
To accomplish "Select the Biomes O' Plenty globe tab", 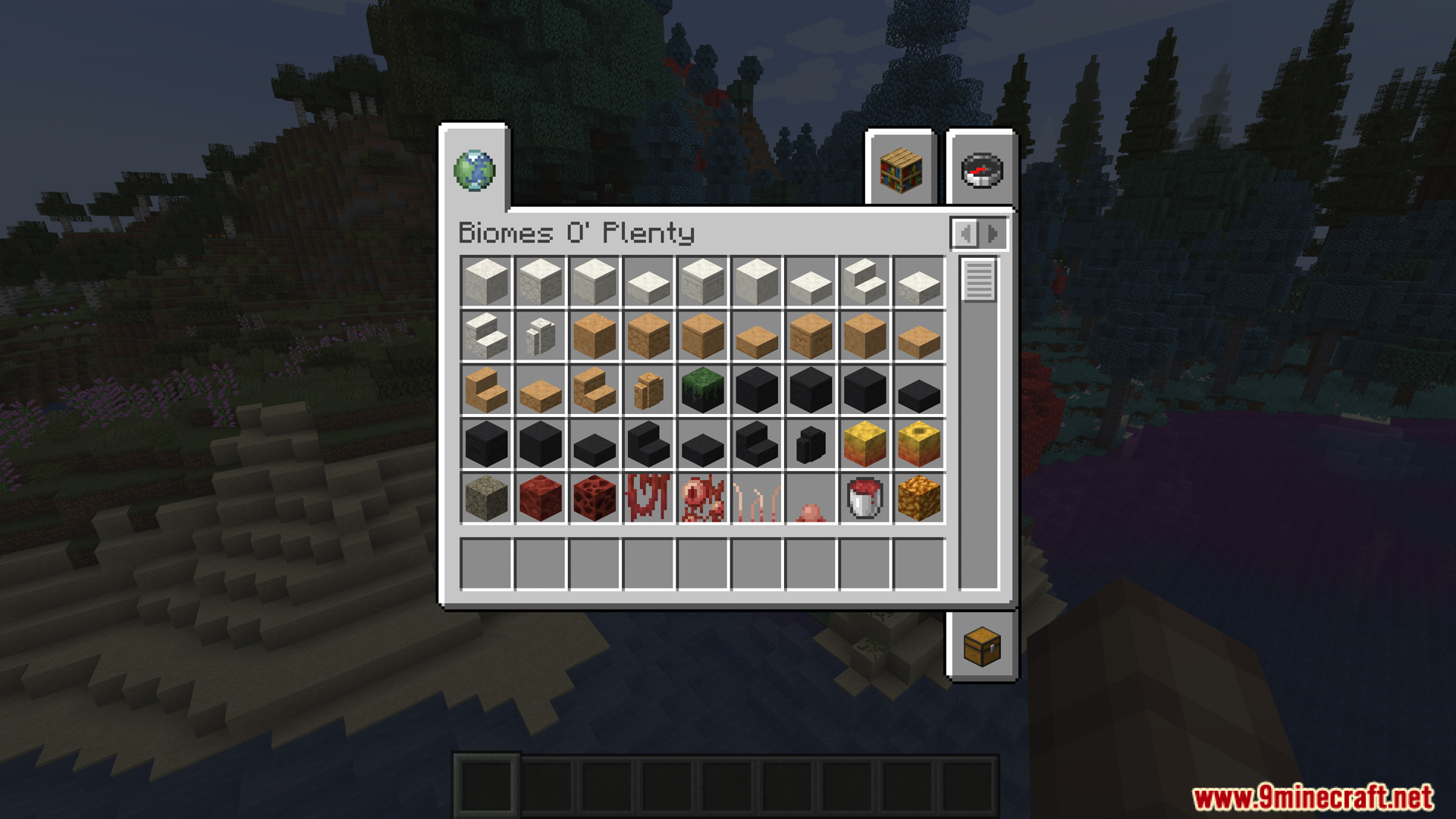I will (x=475, y=170).
